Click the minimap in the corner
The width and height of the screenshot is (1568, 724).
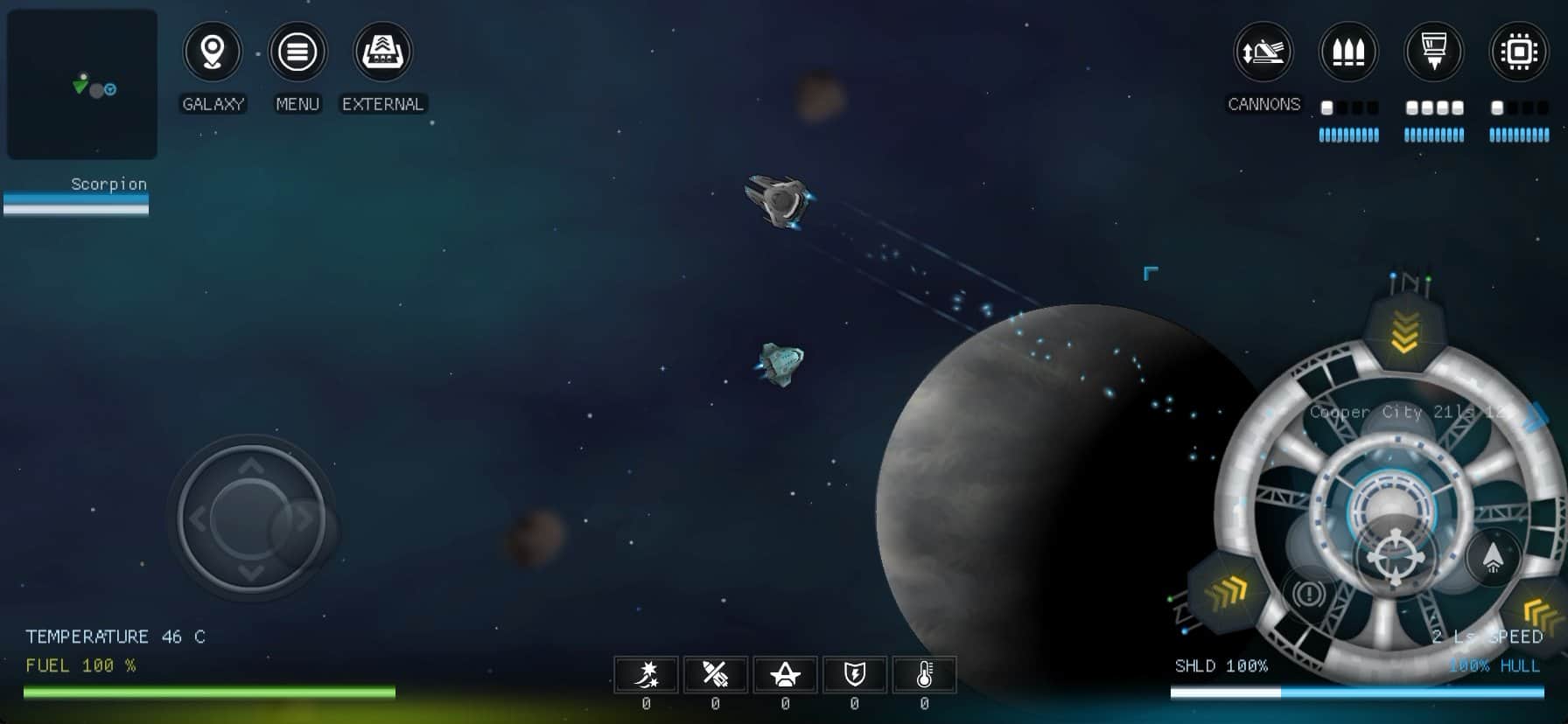pyautogui.click(x=82, y=85)
